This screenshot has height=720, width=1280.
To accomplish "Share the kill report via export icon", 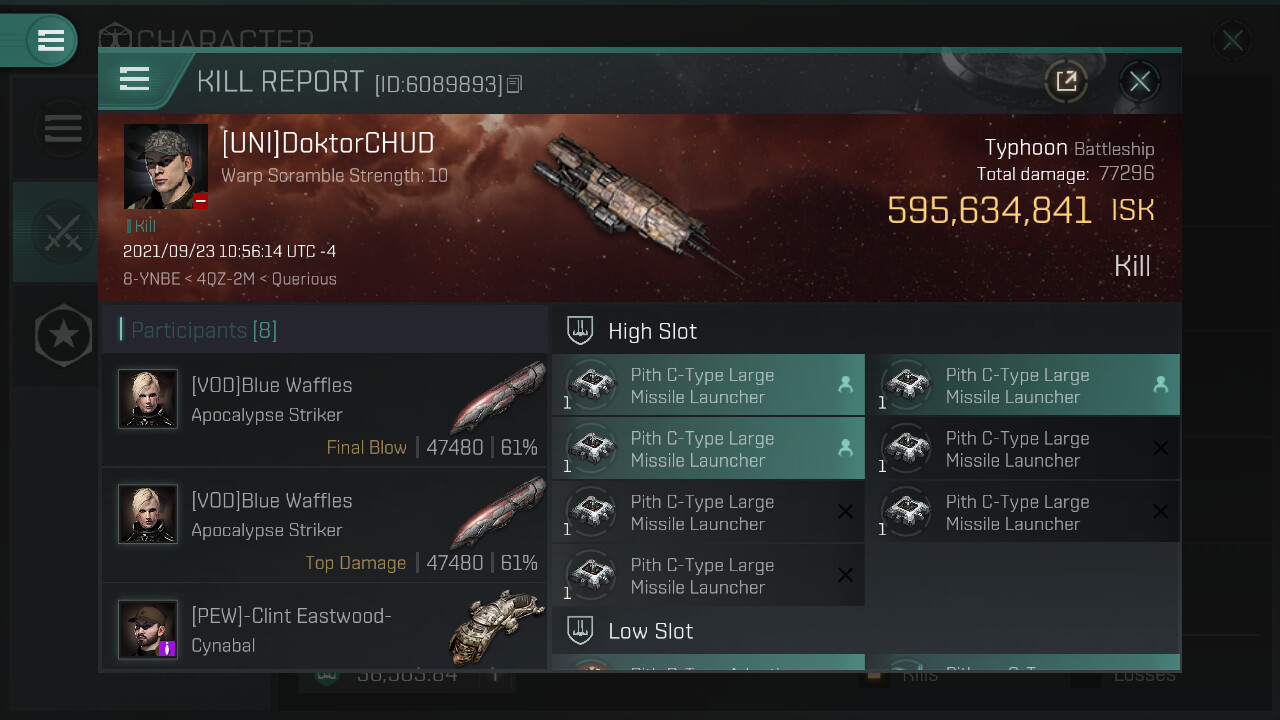I will [x=1066, y=82].
